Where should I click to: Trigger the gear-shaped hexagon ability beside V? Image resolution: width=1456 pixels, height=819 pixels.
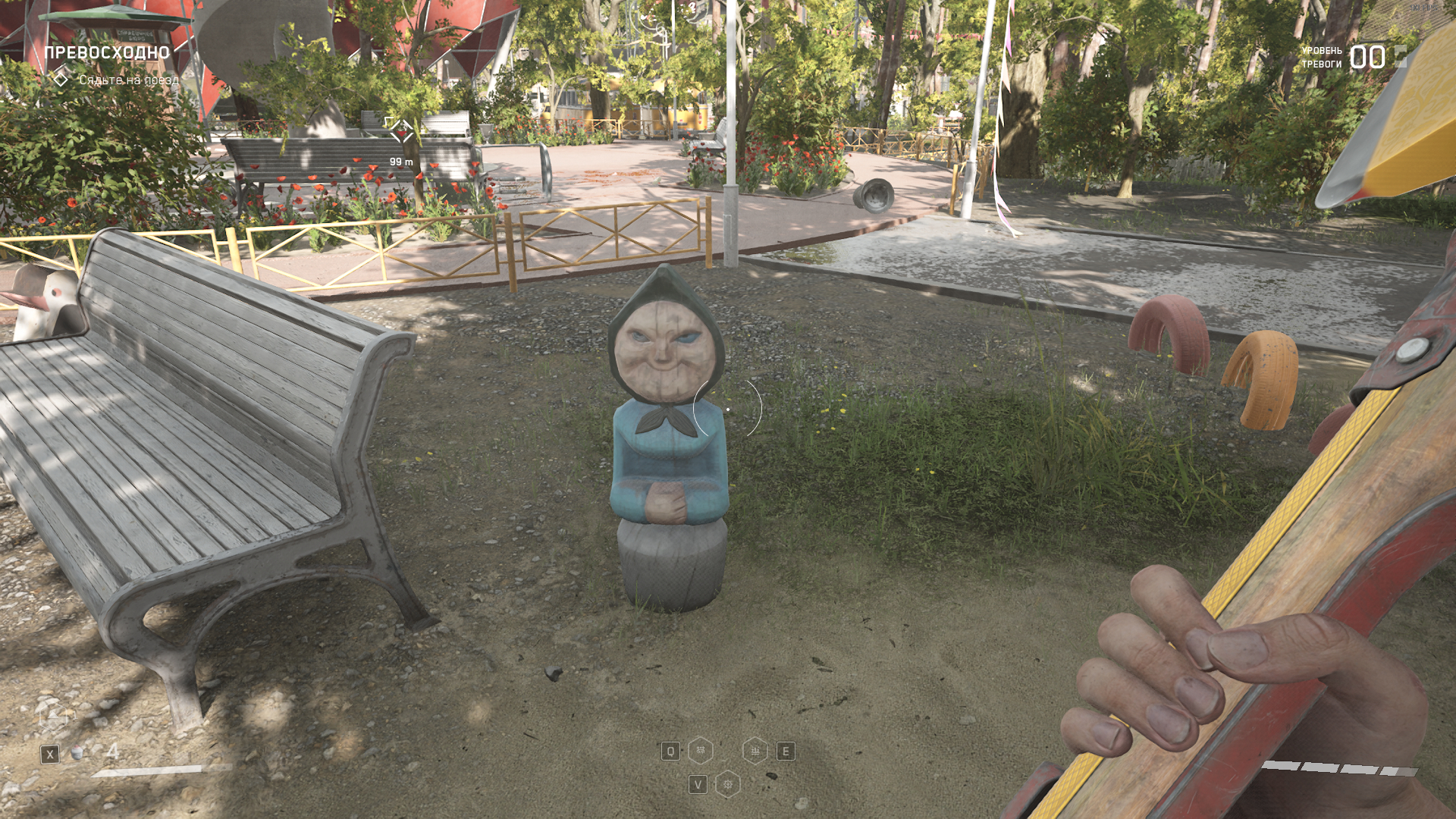pyautogui.click(x=728, y=784)
